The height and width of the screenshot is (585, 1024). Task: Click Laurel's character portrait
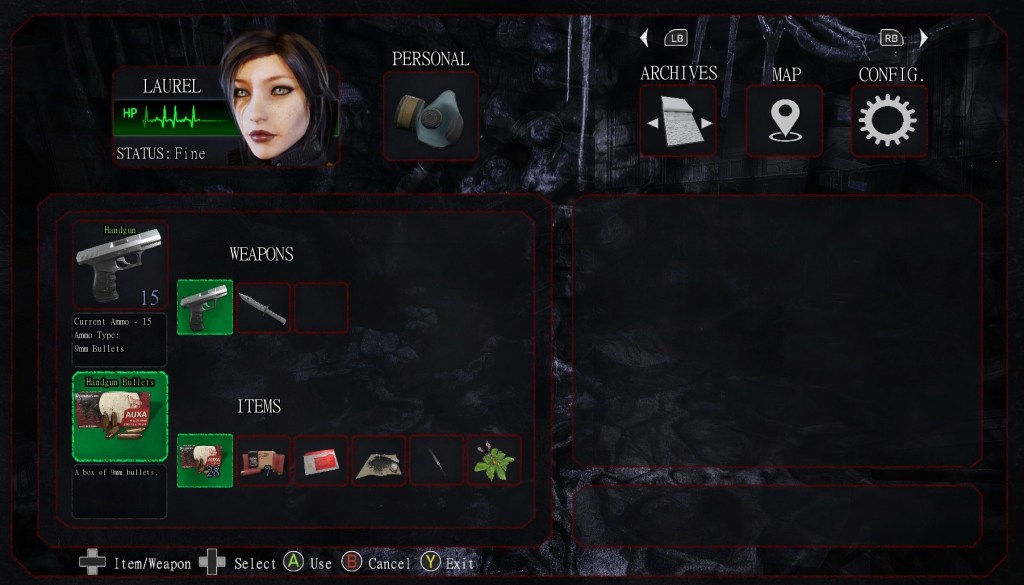275,95
